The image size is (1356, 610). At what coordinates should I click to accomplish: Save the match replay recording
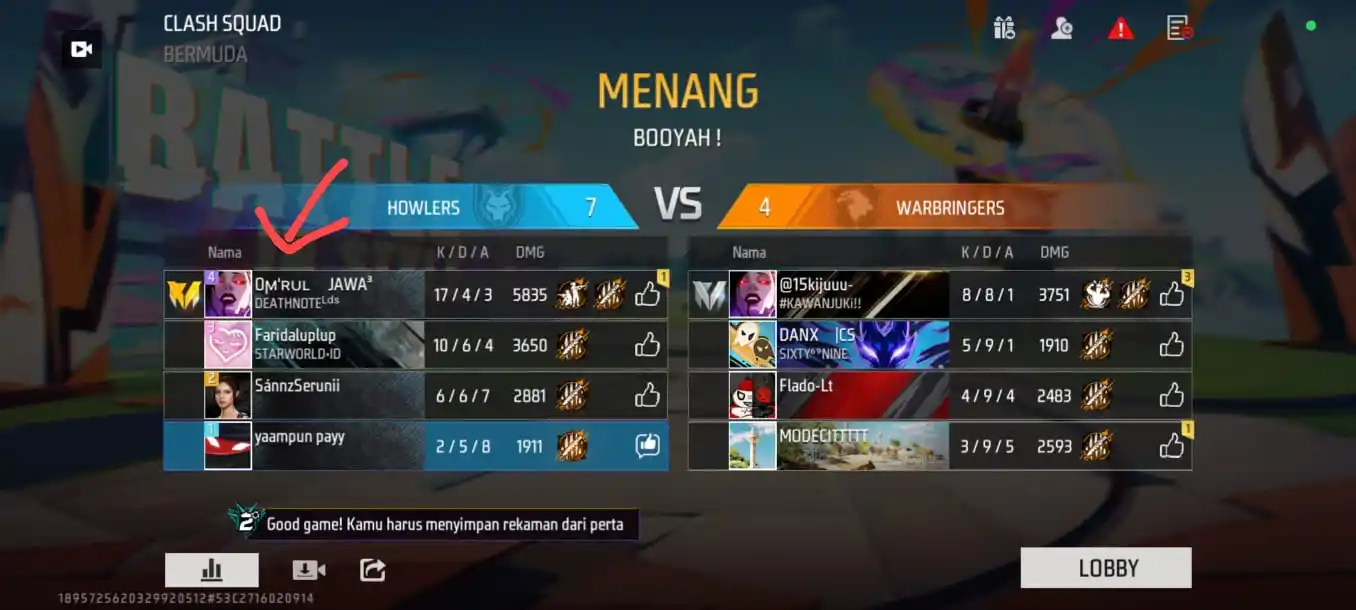click(x=308, y=570)
